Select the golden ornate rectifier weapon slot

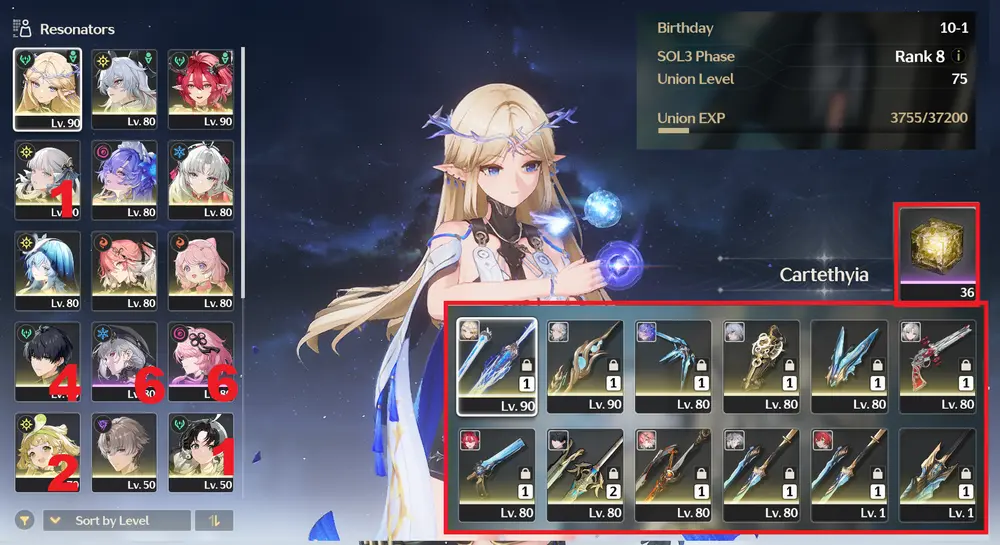761,366
